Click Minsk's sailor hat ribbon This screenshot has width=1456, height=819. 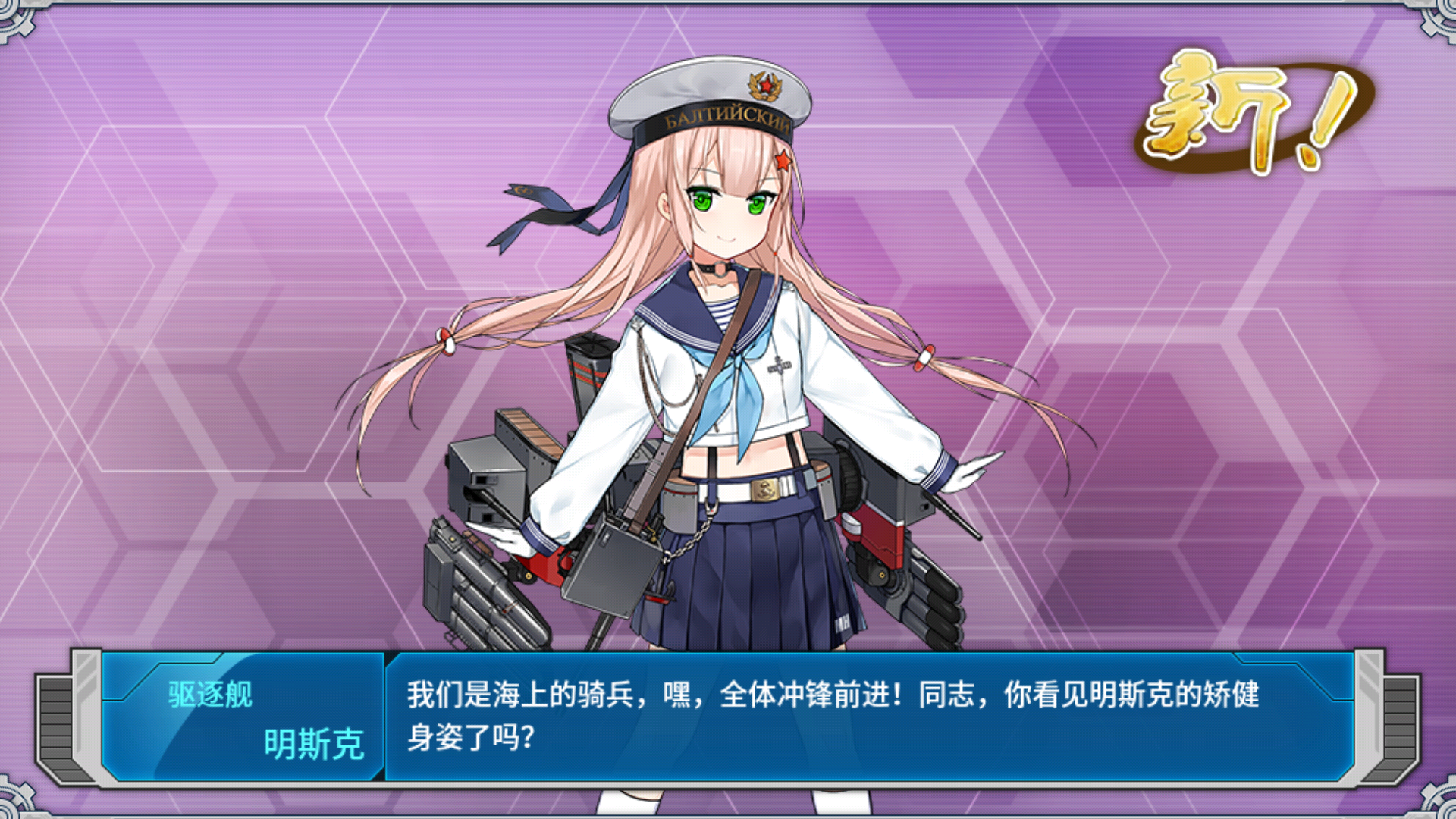click(554, 212)
